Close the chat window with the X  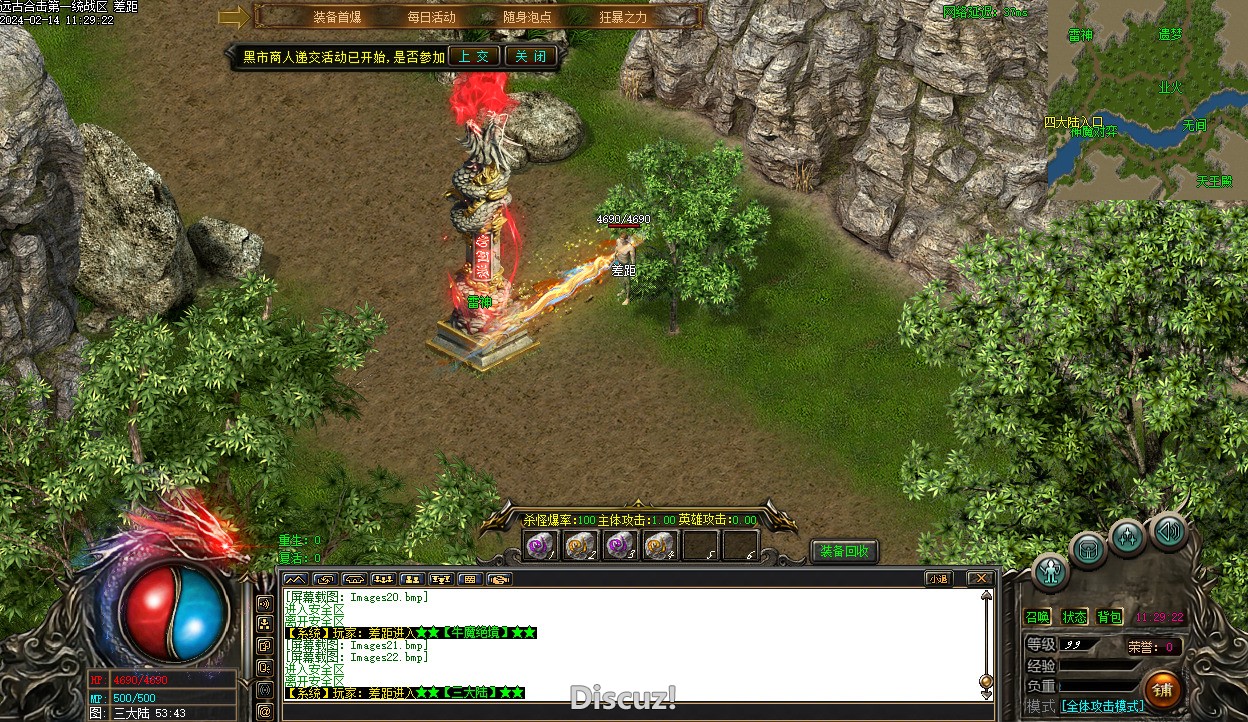(x=980, y=578)
